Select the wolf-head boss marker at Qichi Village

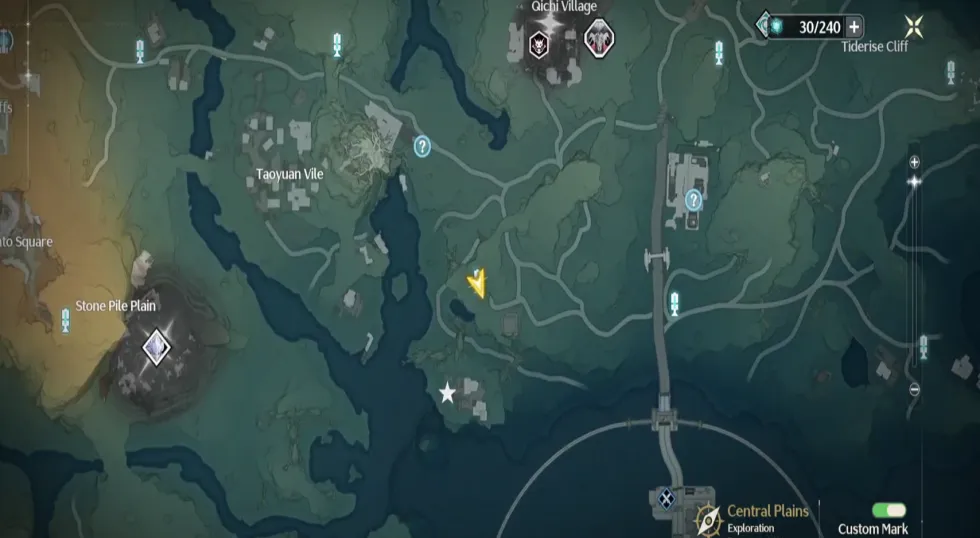point(540,43)
